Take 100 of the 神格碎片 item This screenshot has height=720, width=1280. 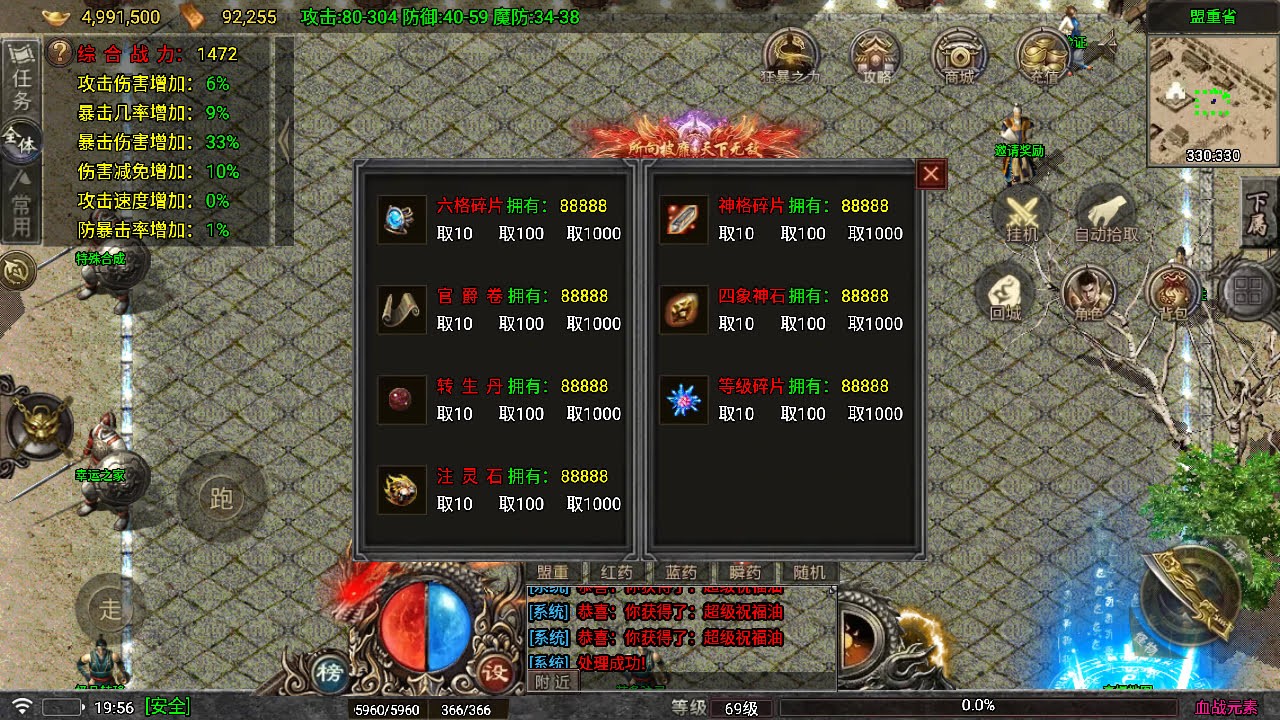pyautogui.click(x=802, y=234)
